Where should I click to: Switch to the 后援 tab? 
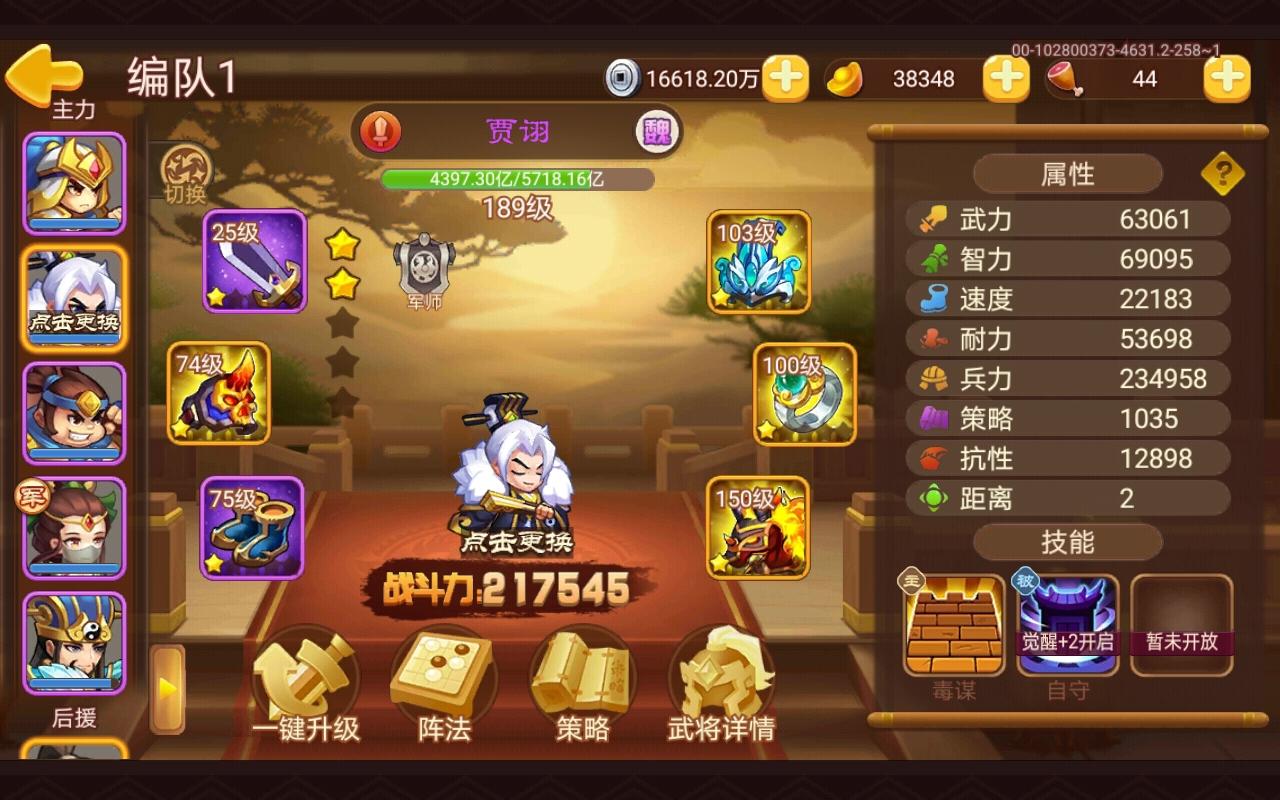tap(75, 718)
